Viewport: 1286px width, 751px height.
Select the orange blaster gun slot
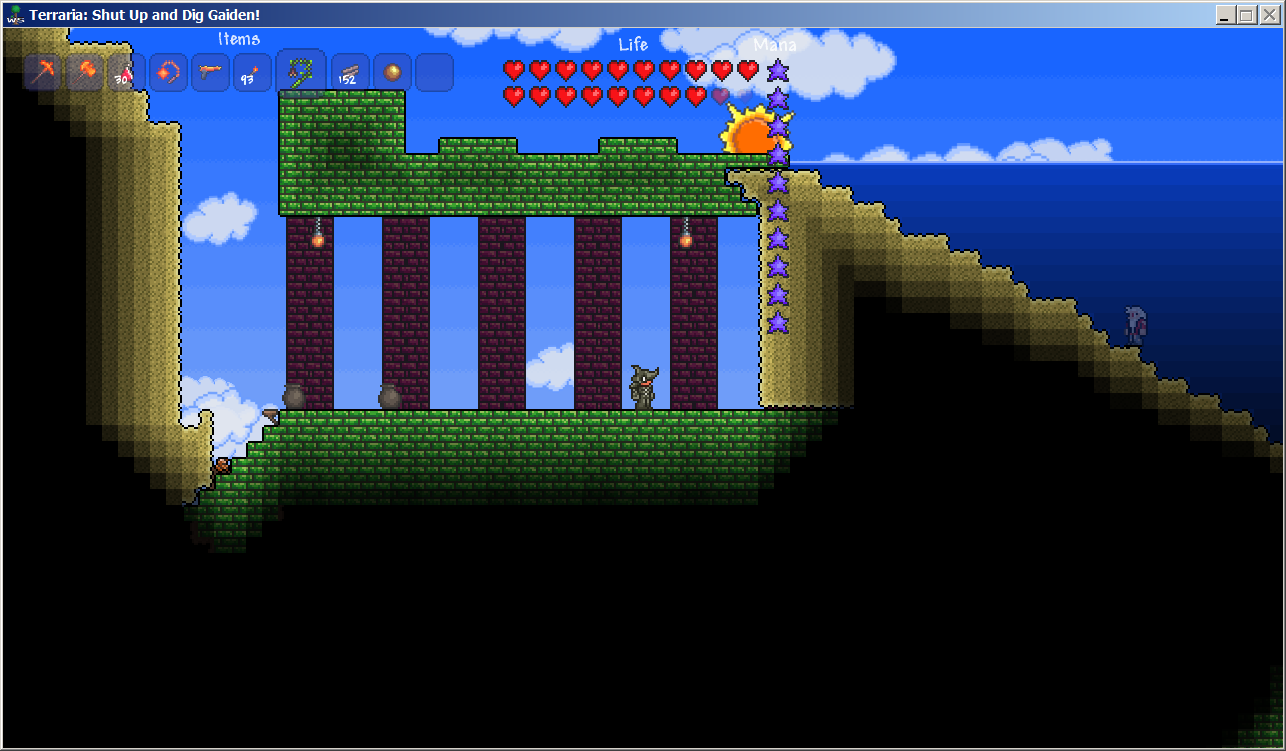point(210,73)
